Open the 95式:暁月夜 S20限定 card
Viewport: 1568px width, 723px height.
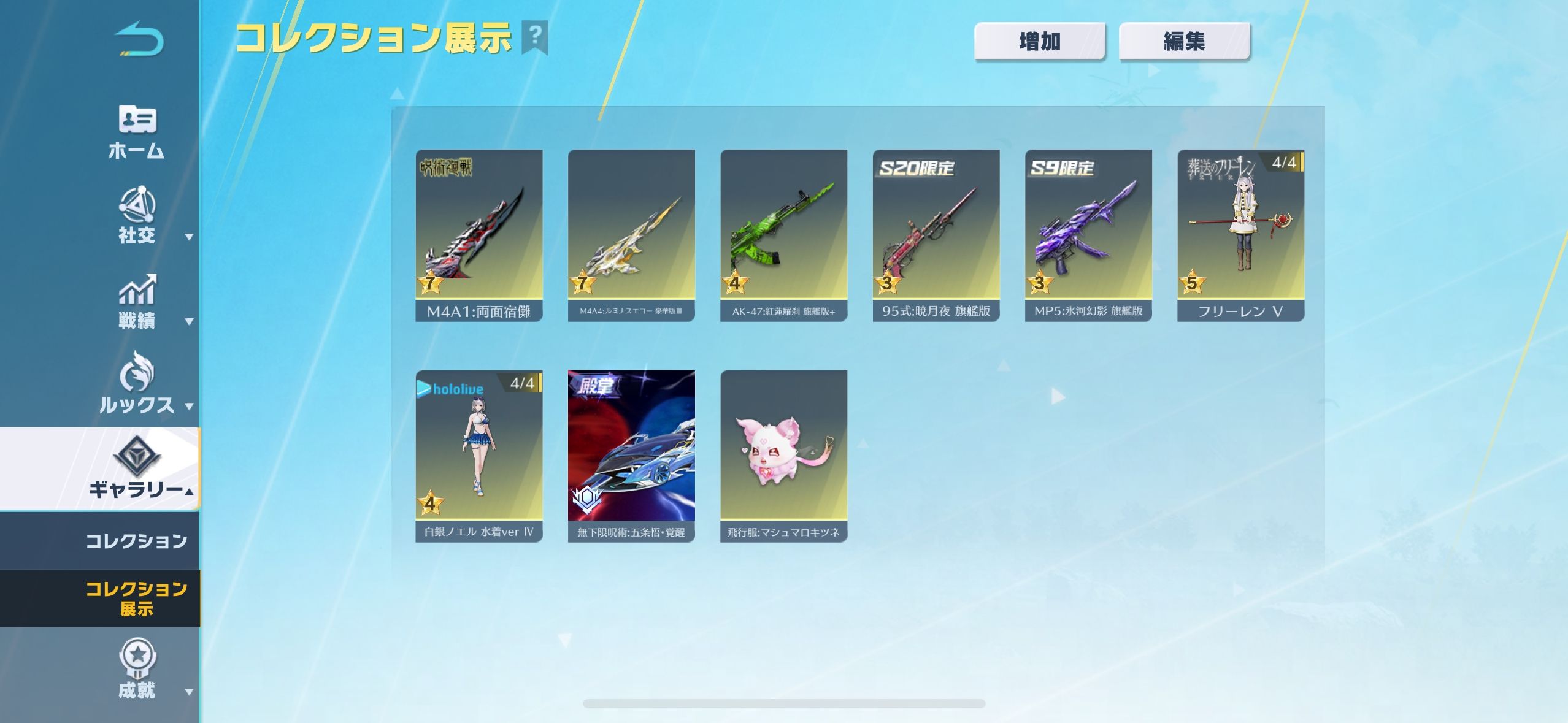point(936,235)
